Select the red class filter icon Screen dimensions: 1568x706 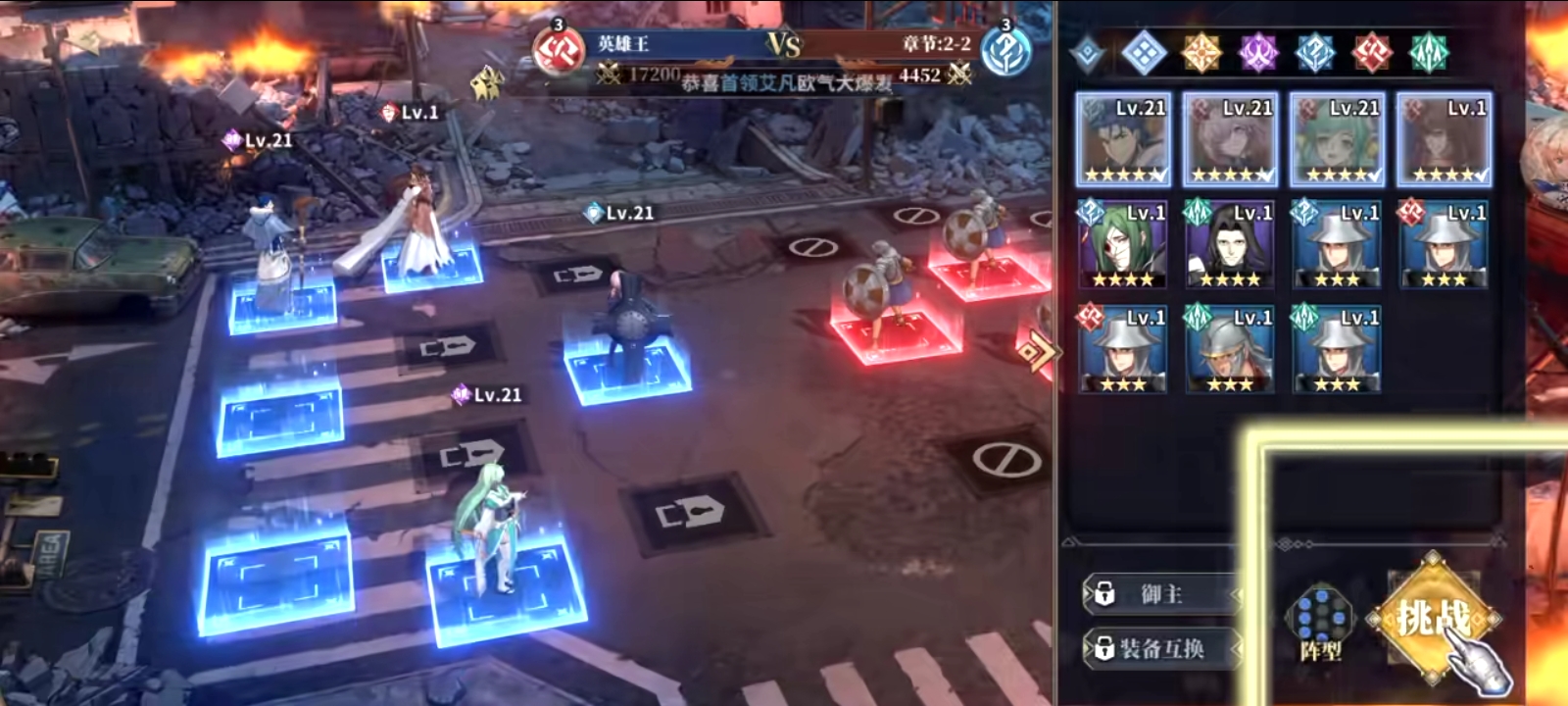(x=1372, y=52)
